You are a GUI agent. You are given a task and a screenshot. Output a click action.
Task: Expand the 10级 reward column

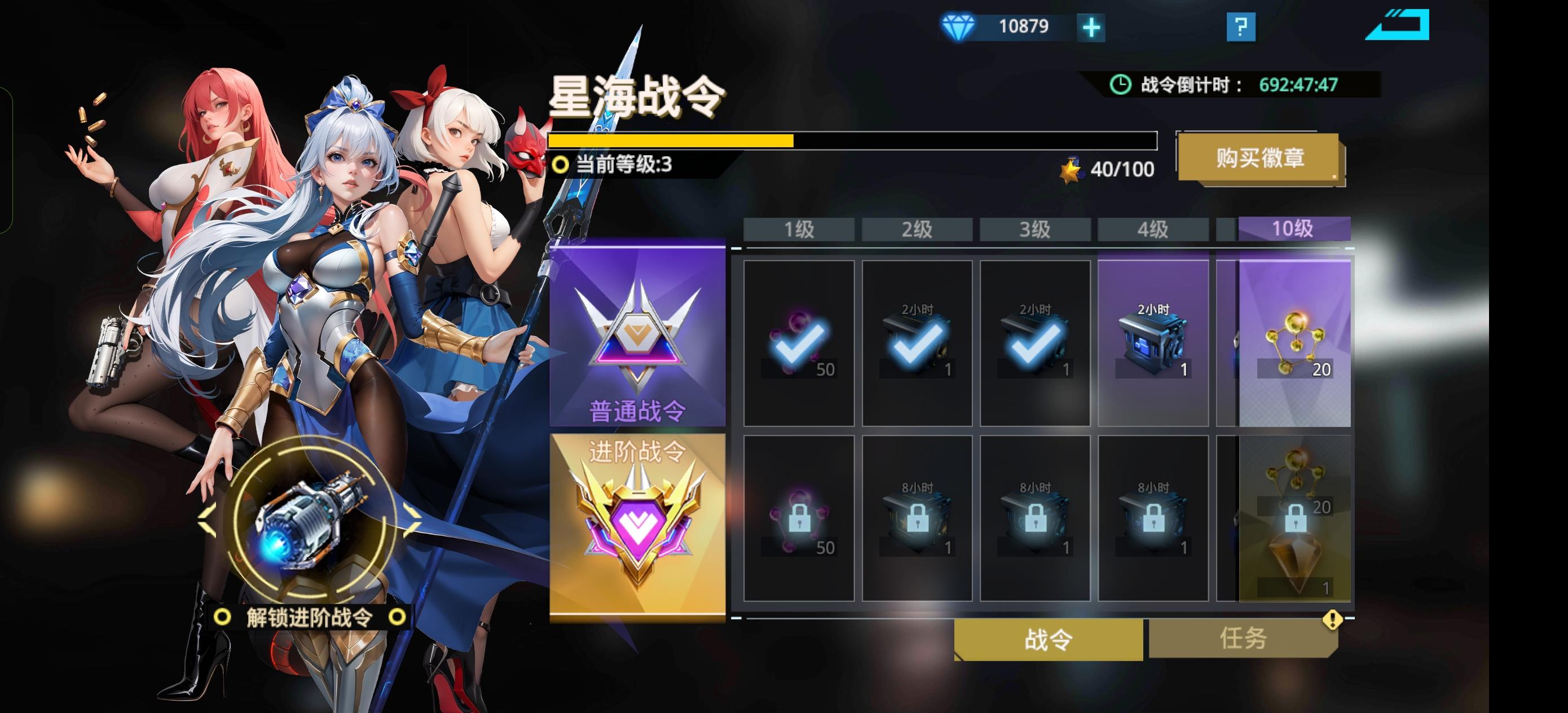click(1292, 229)
